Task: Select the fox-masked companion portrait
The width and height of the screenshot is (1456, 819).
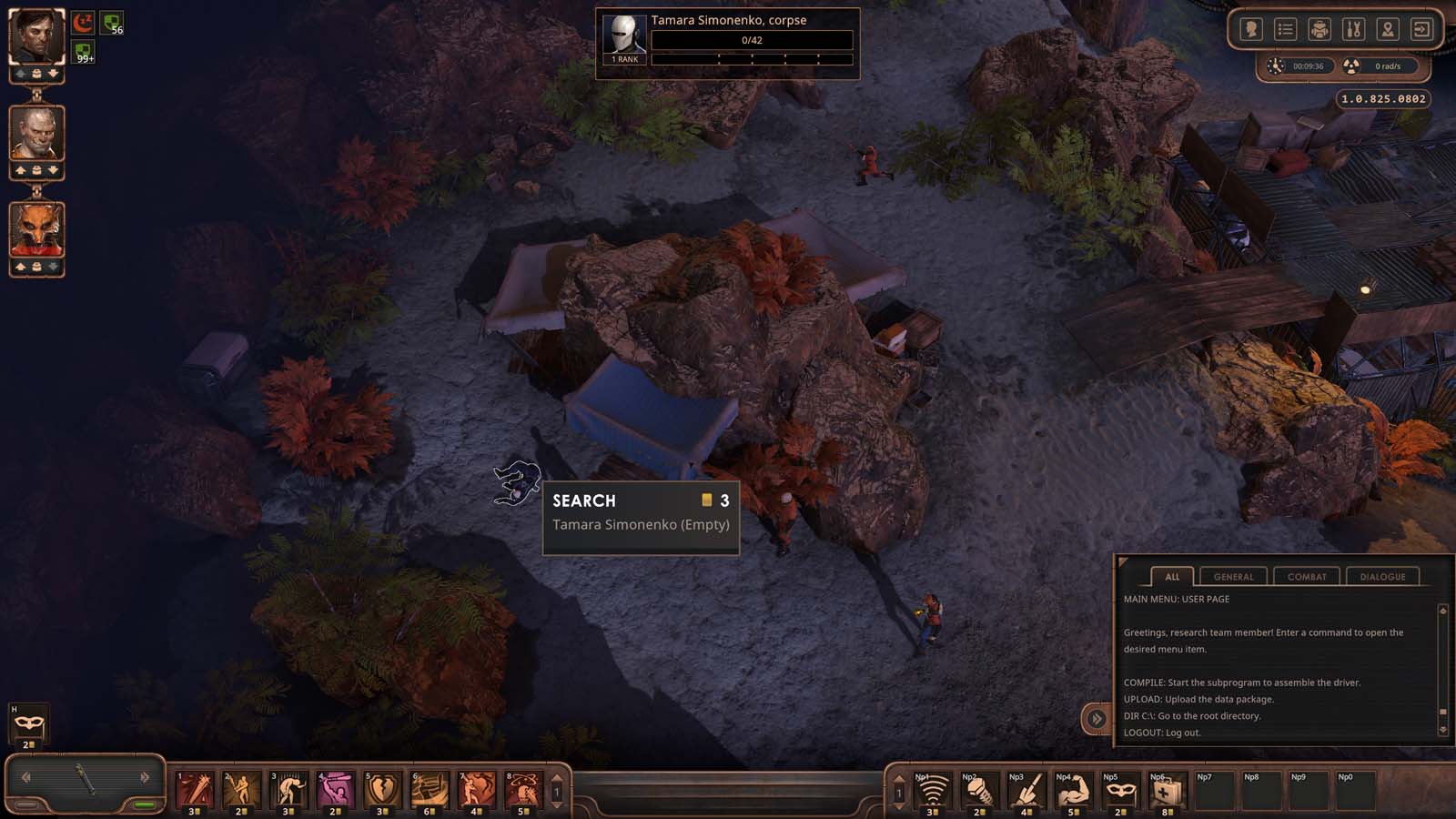Action: tap(36, 229)
